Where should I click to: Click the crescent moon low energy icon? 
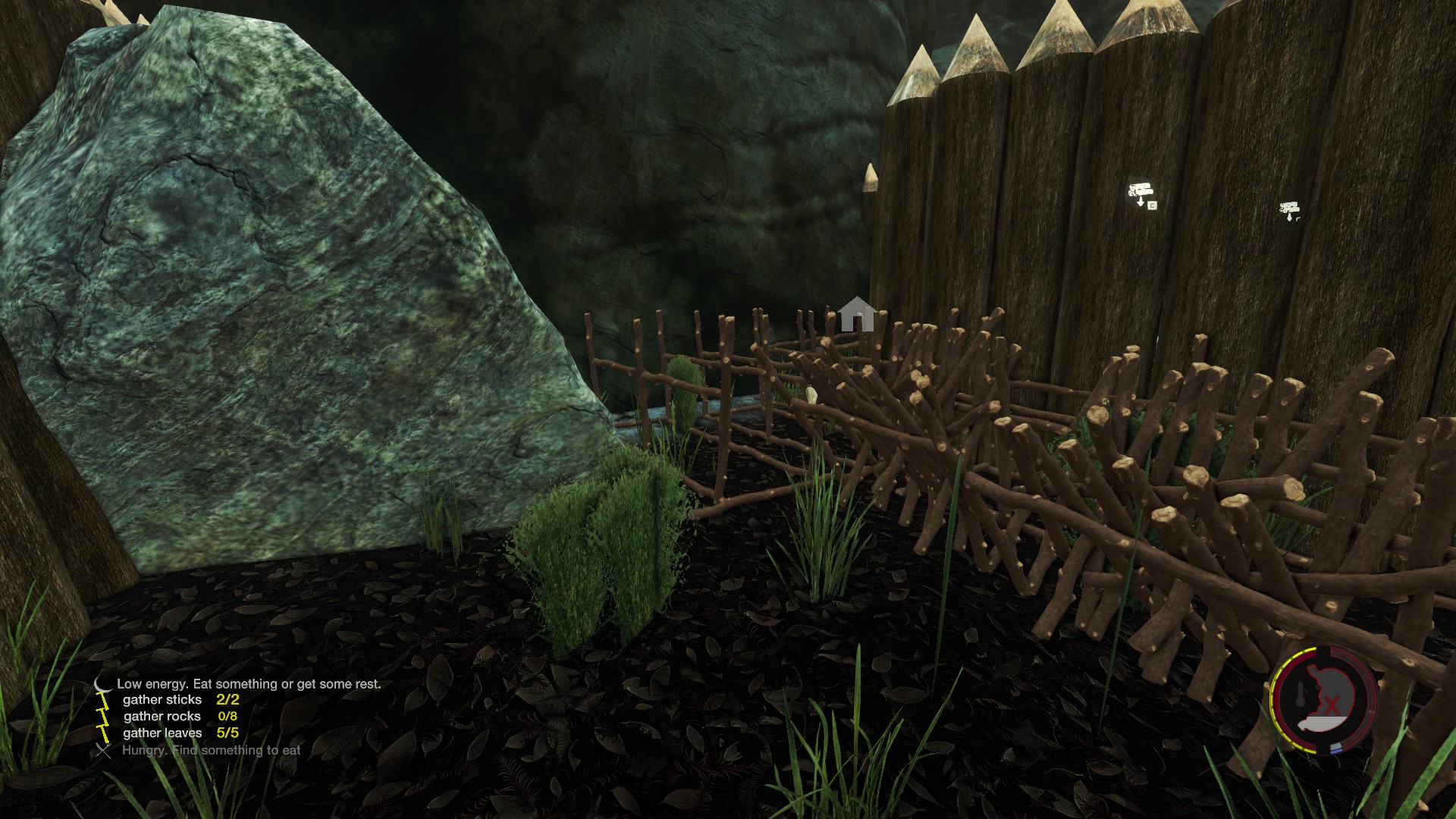tap(102, 685)
